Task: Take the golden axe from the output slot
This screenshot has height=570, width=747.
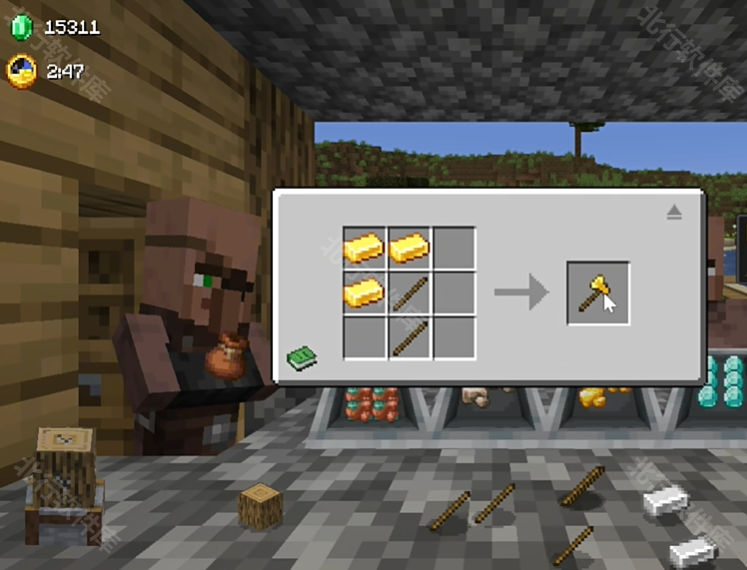Action: coord(598,293)
